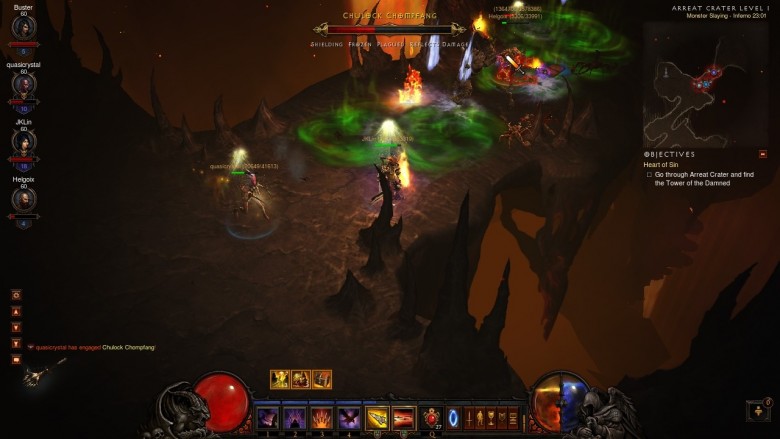
Task: Open the notification icon in bottom-right corner
Action: click(x=758, y=410)
